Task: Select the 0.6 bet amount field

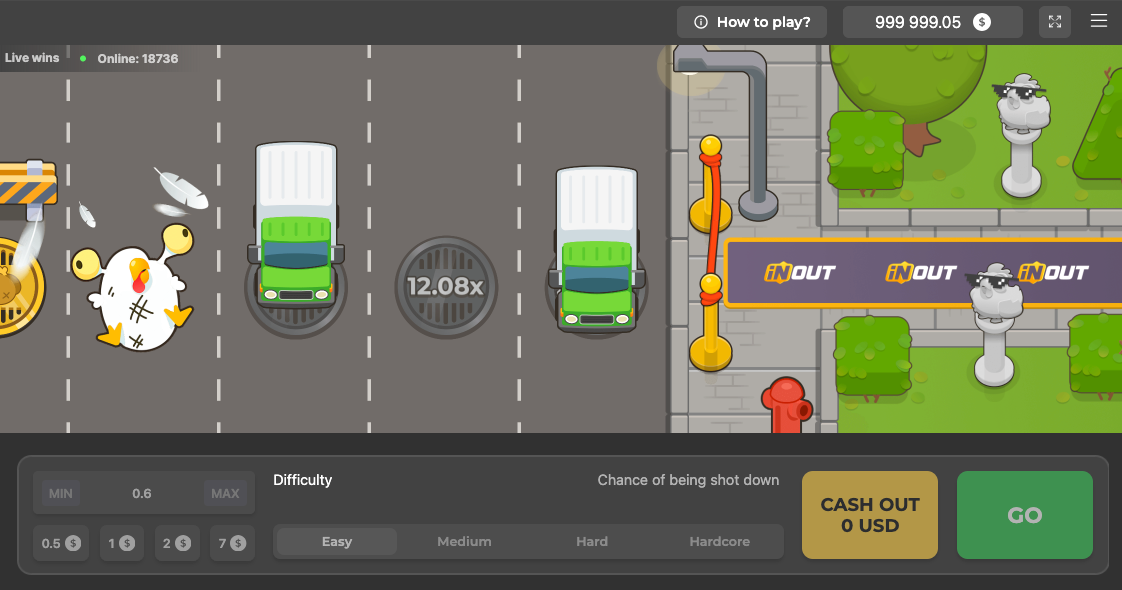Action: pyautogui.click(x=142, y=493)
